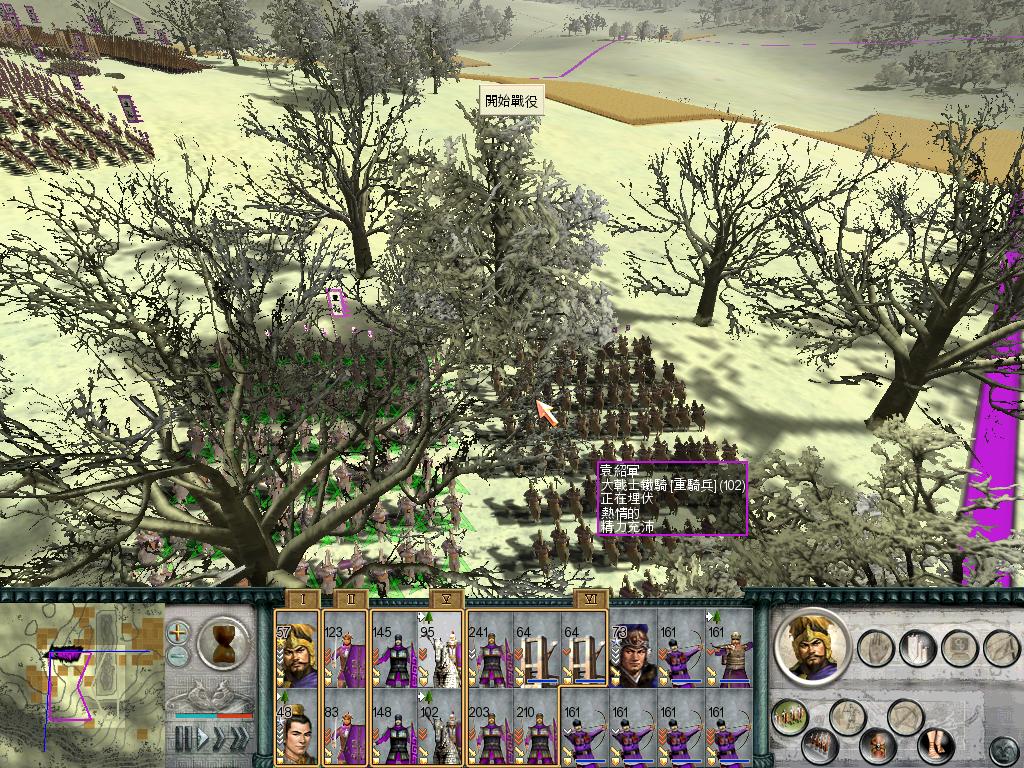
Task: Zoom in the minimap with the plus button
Action: pyautogui.click(x=178, y=632)
